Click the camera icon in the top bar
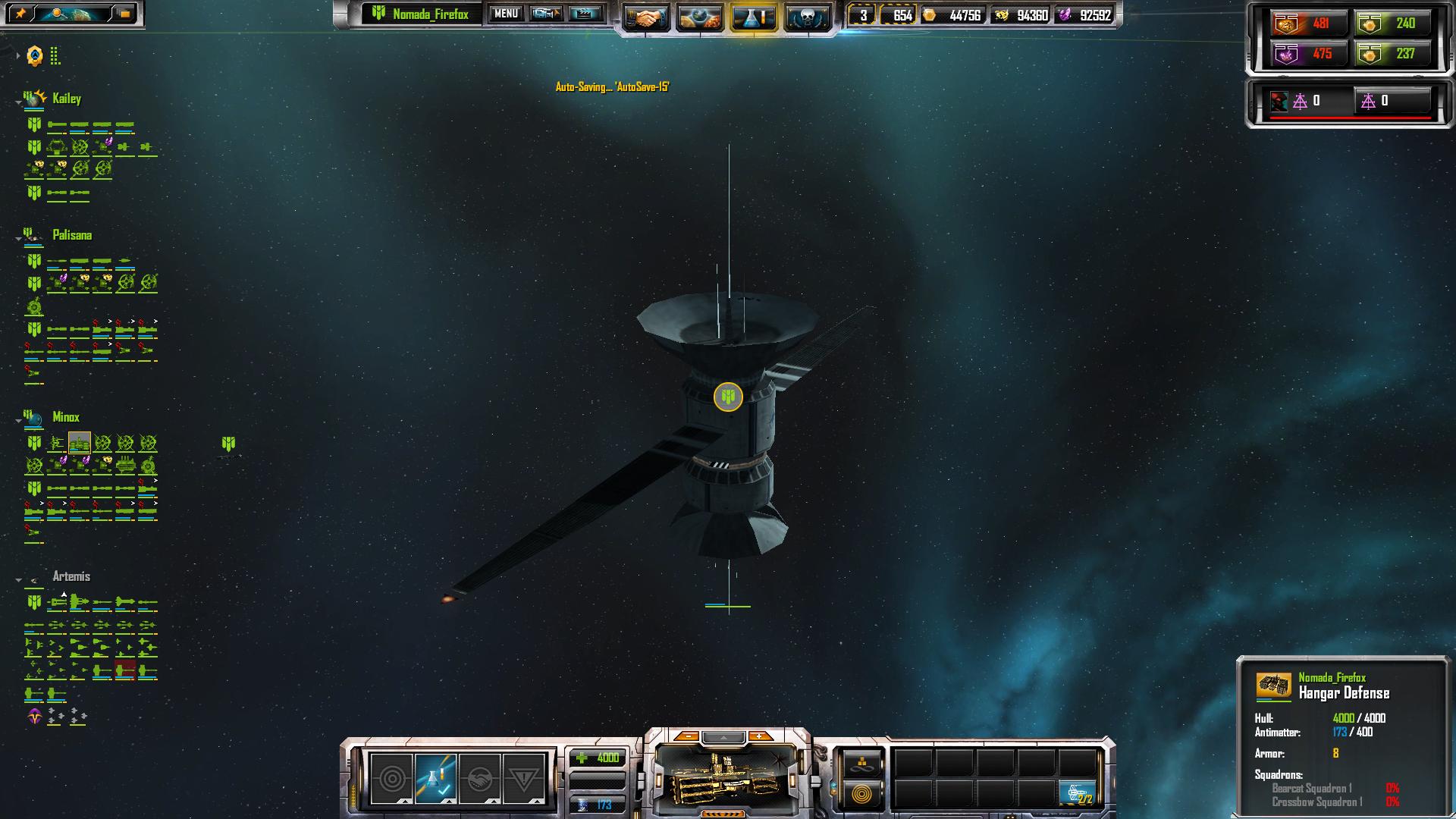This screenshot has width=1456, height=819. 545,14
